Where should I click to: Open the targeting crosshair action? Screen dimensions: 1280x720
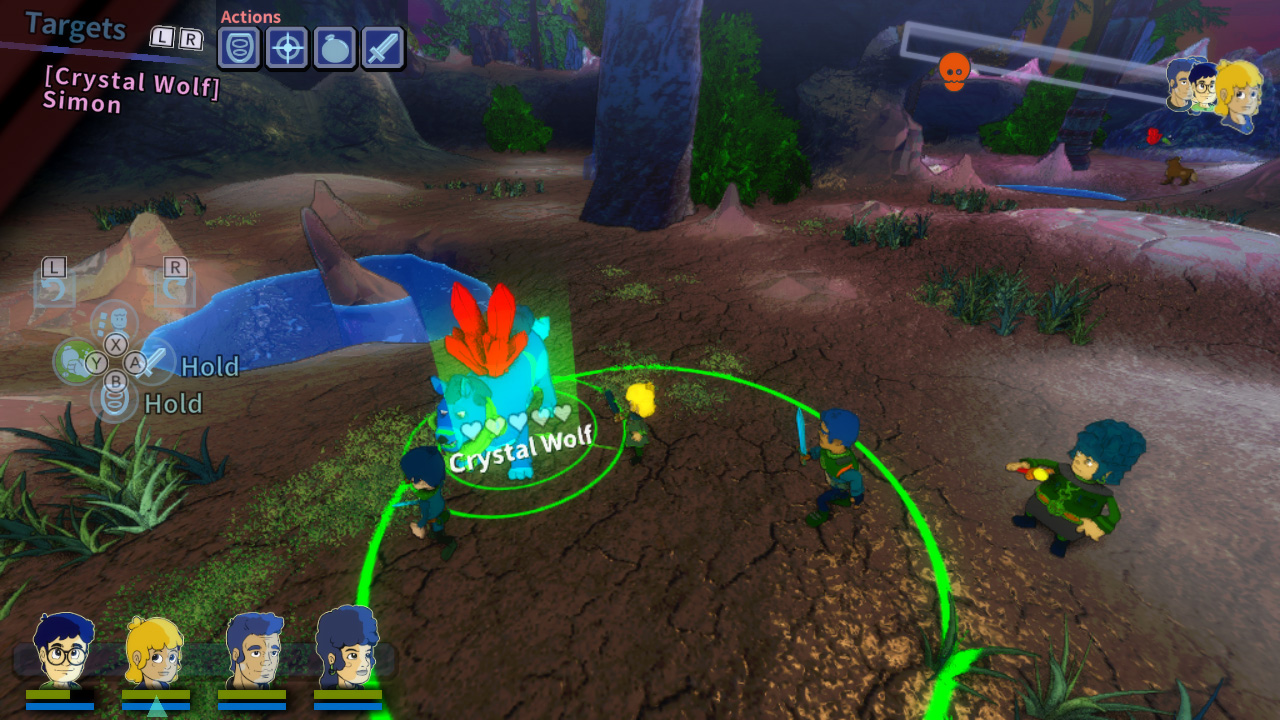point(287,47)
